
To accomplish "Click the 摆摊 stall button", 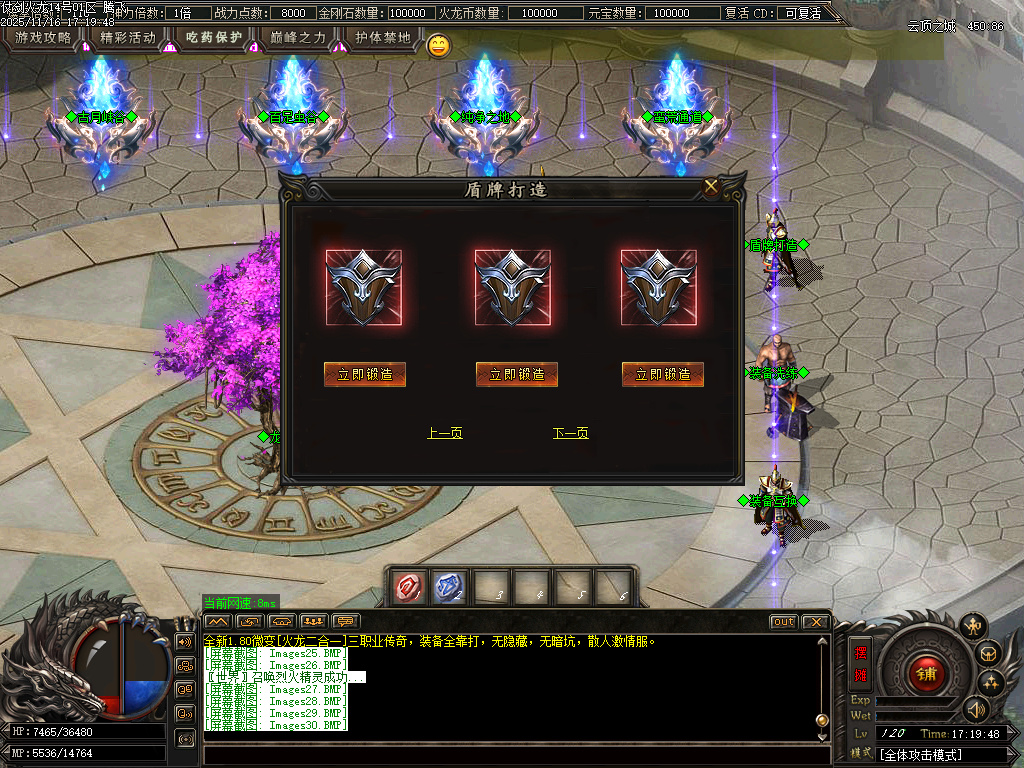I will click(860, 663).
